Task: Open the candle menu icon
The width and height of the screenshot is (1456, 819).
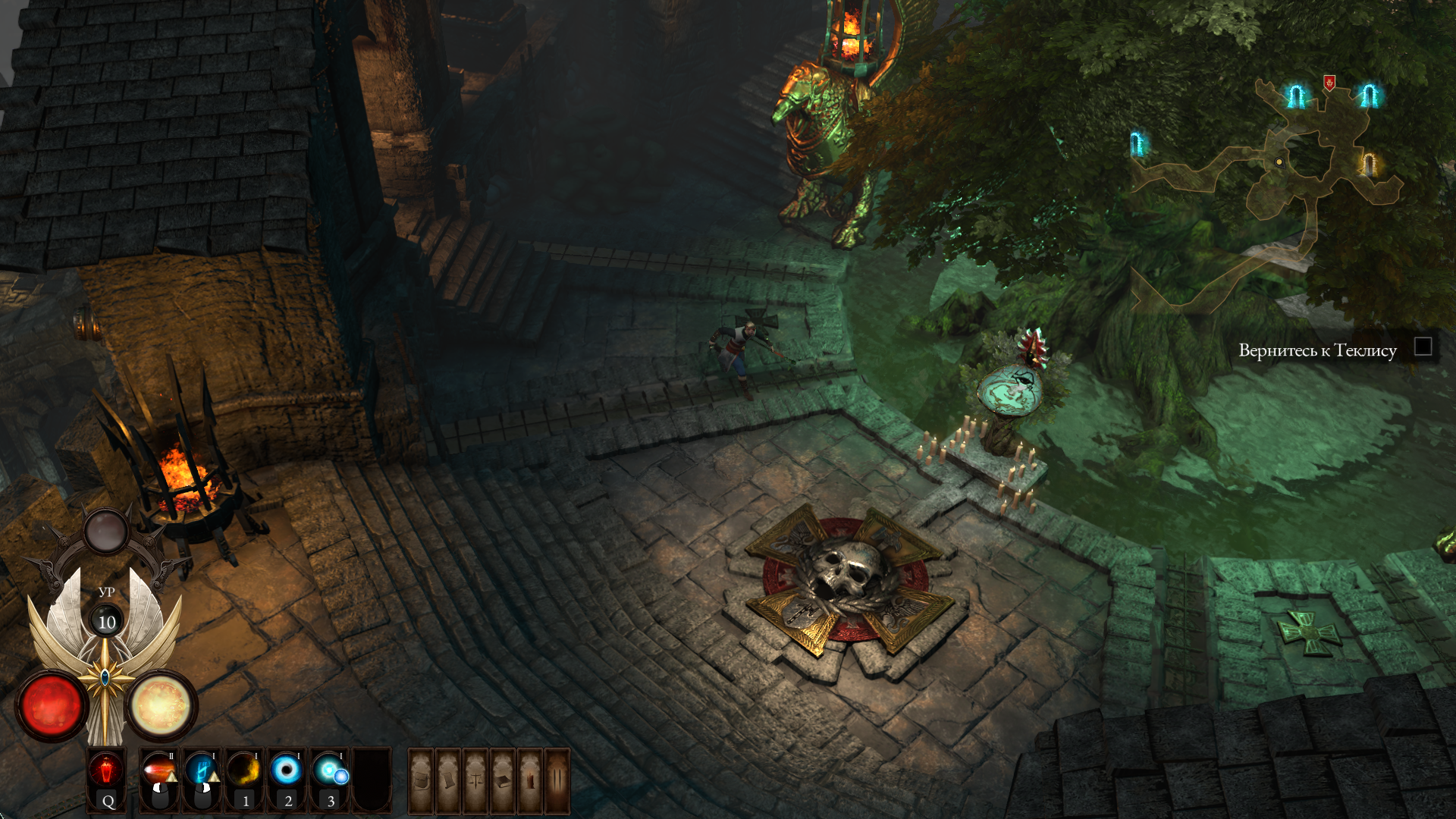Action: point(530,780)
